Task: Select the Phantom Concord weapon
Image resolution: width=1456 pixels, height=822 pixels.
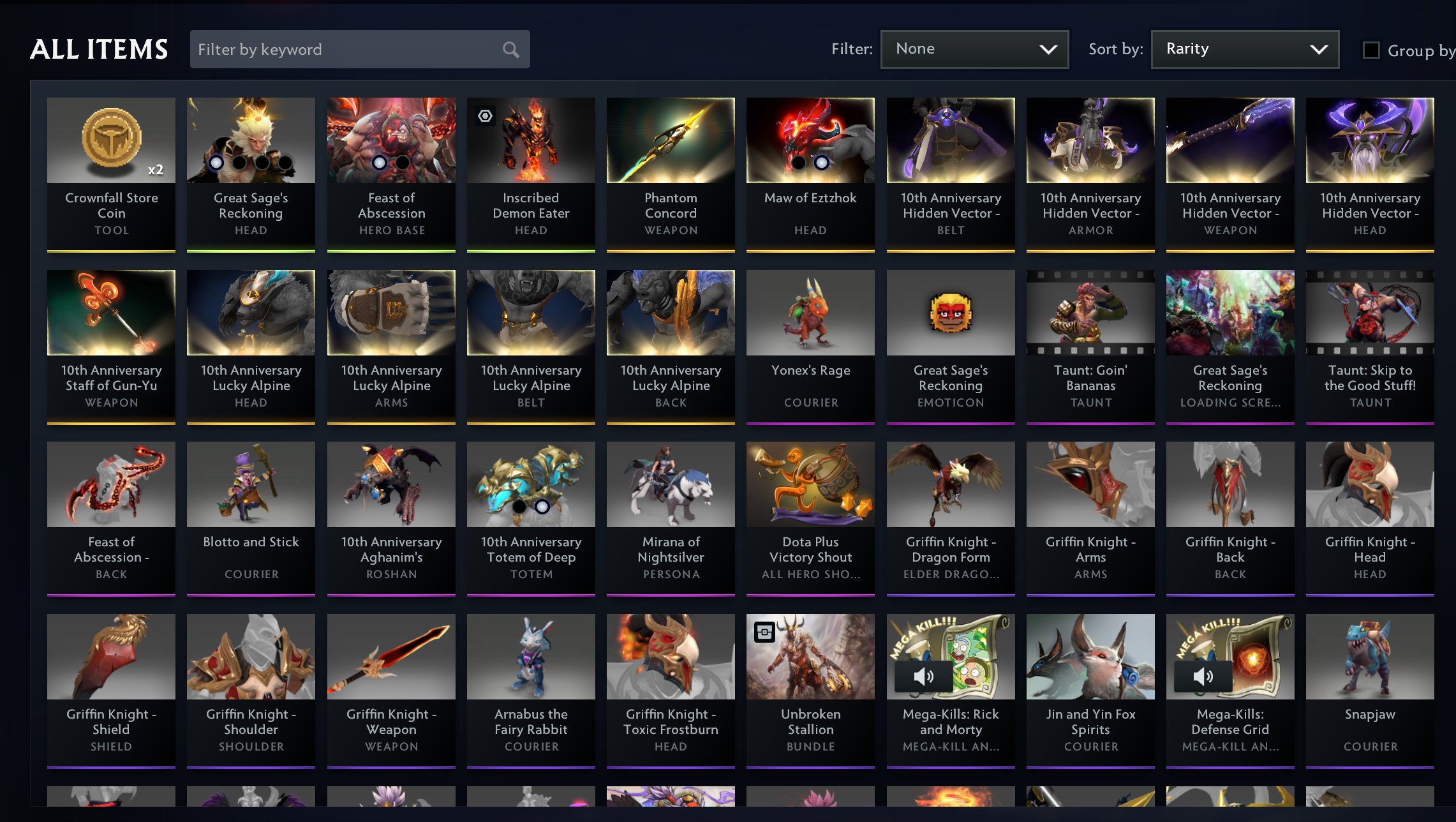Action: click(x=670, y=140)
